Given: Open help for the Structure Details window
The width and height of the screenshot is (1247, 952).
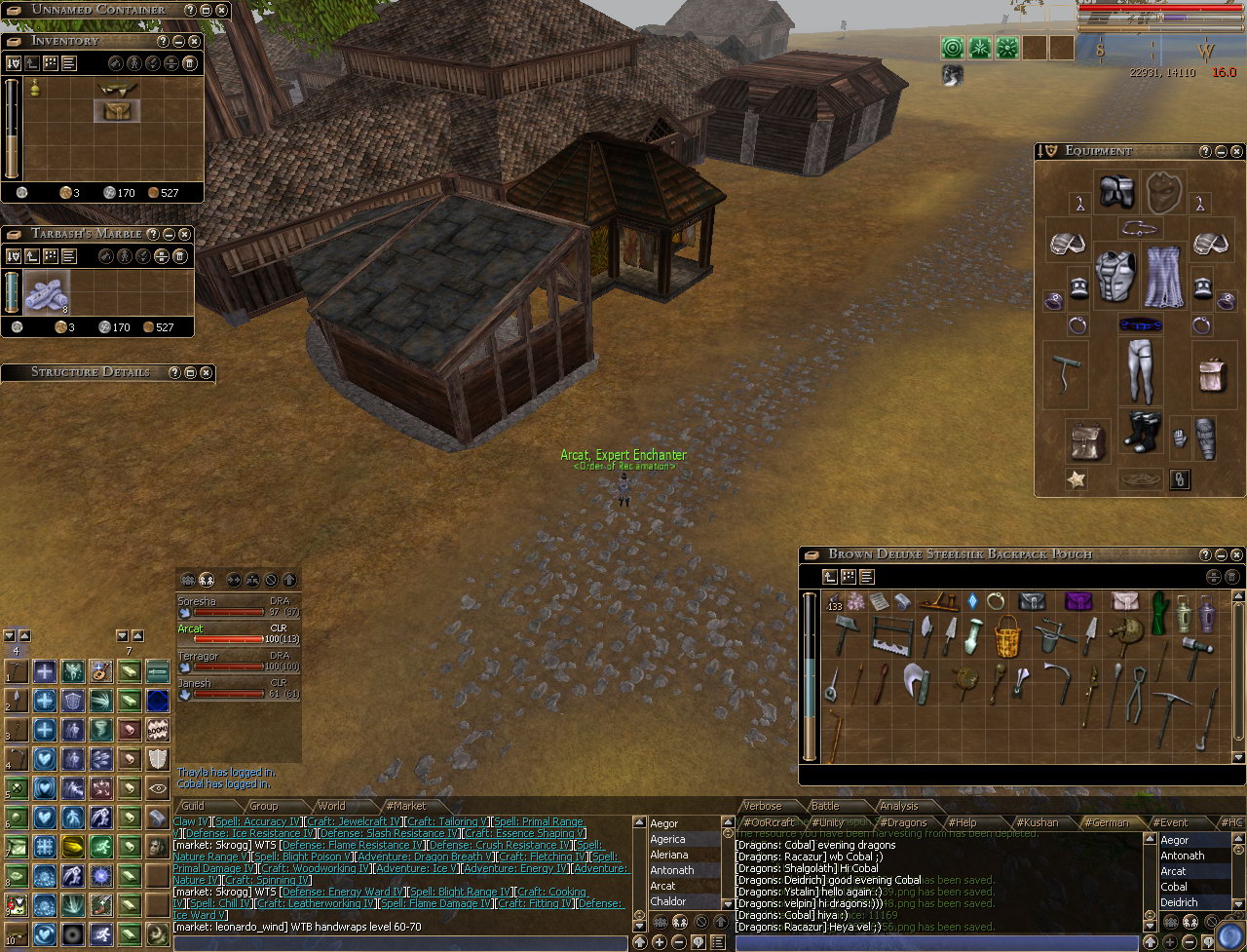Looking at the screenshot, I should 174,372.
